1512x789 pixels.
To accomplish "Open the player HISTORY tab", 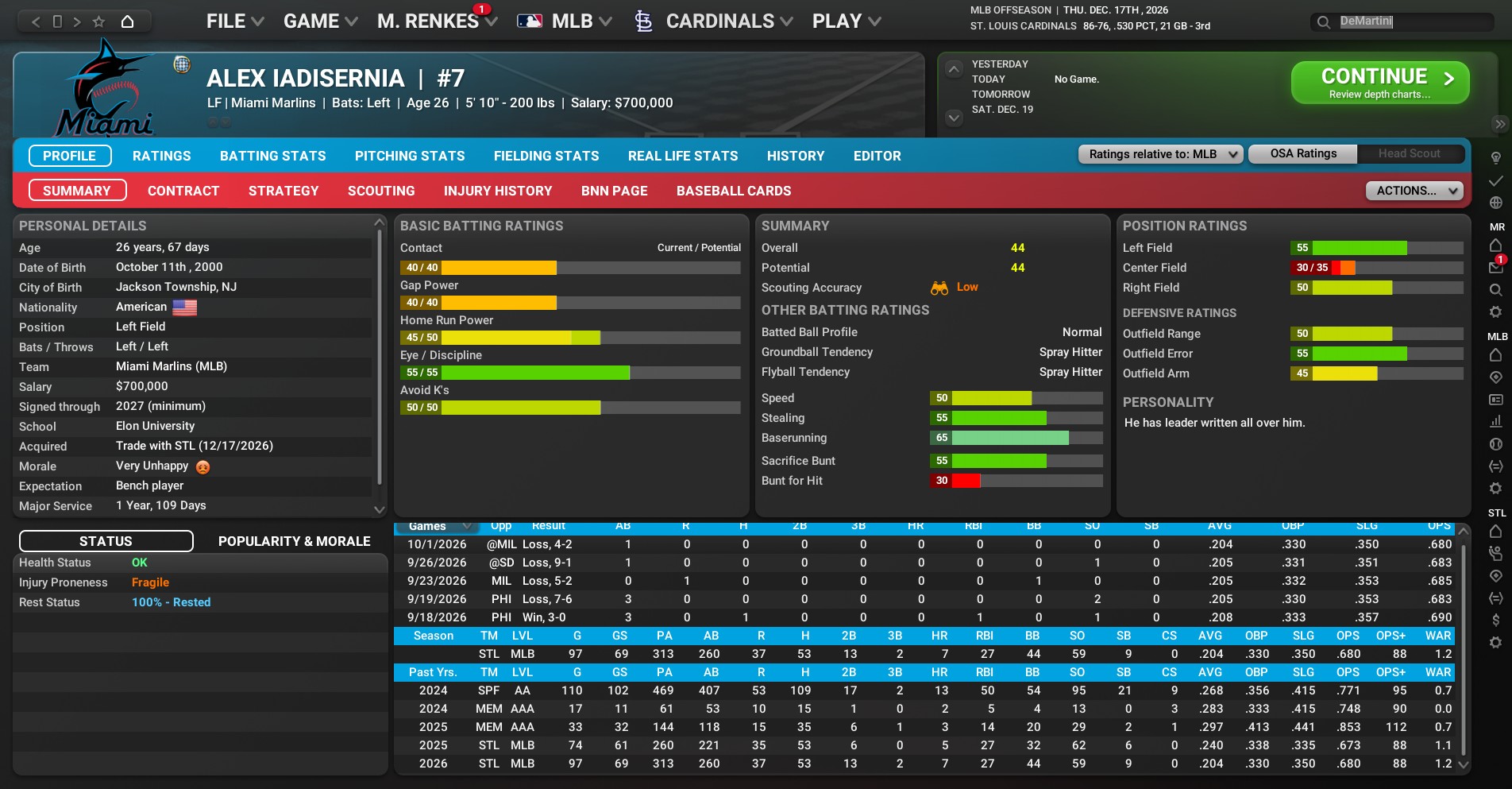I will click(795, 156).
